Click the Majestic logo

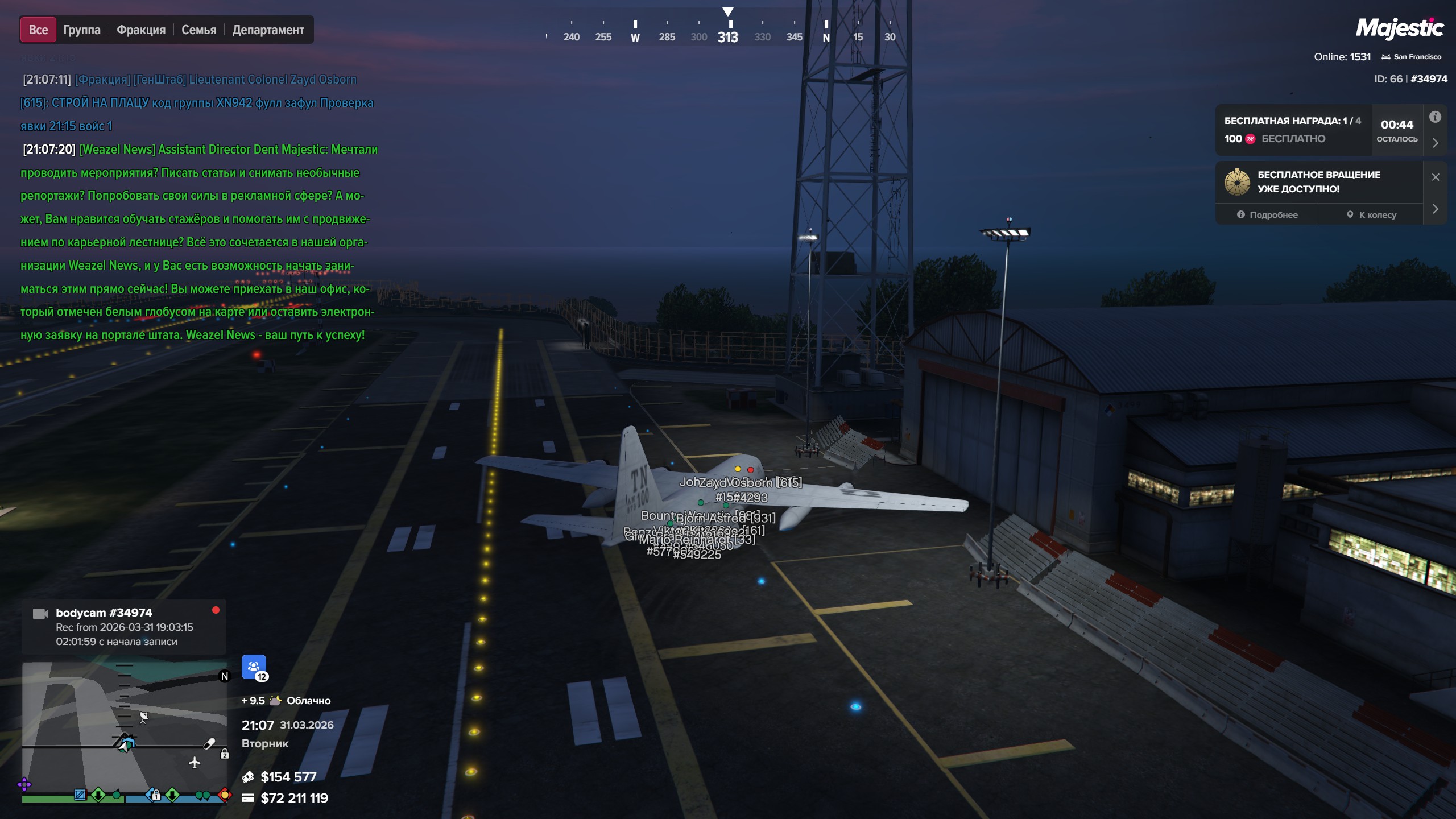coord(1399,28)
